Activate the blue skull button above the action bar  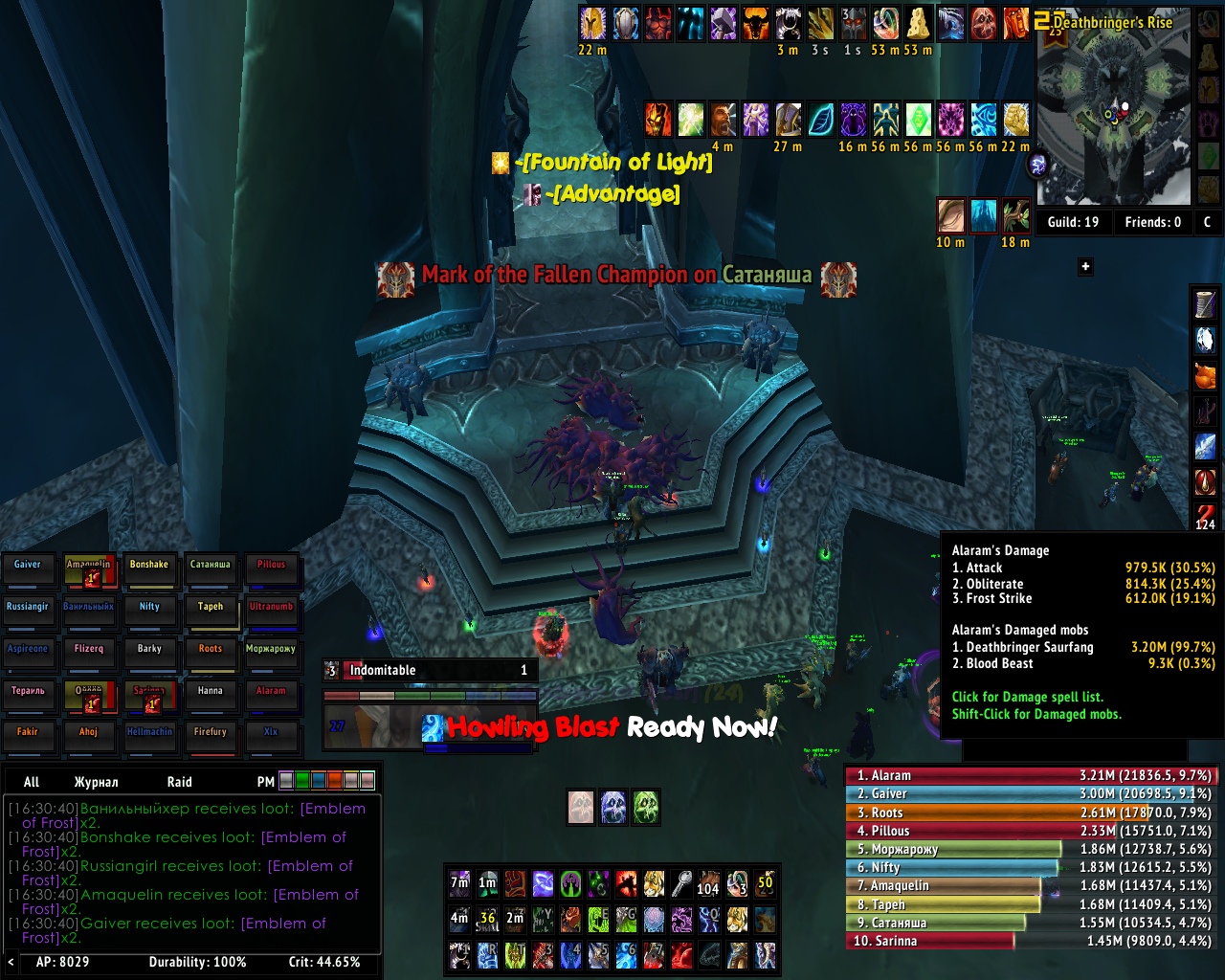click(613, 807)
